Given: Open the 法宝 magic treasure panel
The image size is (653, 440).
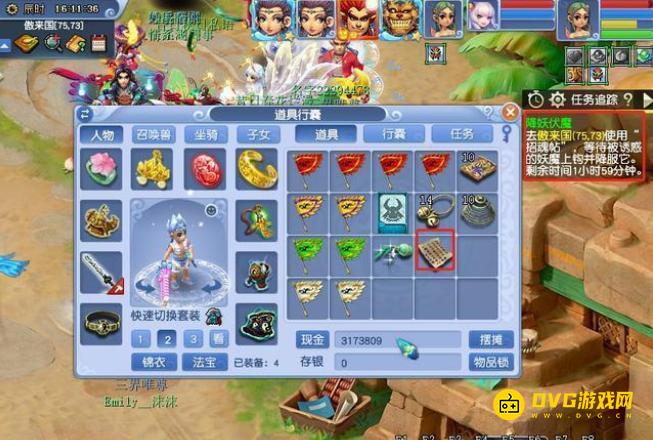Looking at the screenshot, I should (x=205, y=361).
